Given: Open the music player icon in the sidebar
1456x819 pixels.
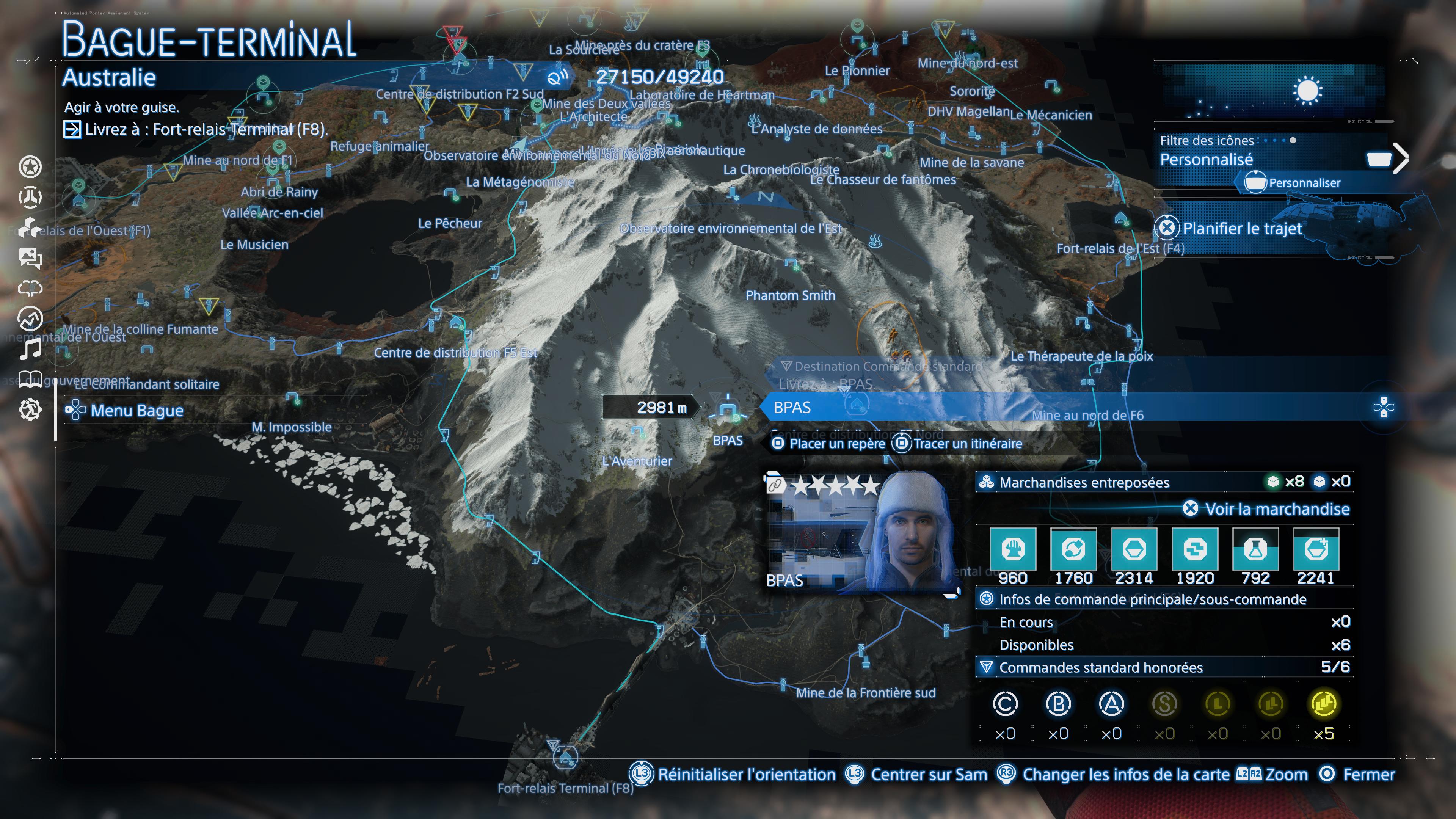Looking at the screenshot, I should pyautogui.click(x=31, y=349).
